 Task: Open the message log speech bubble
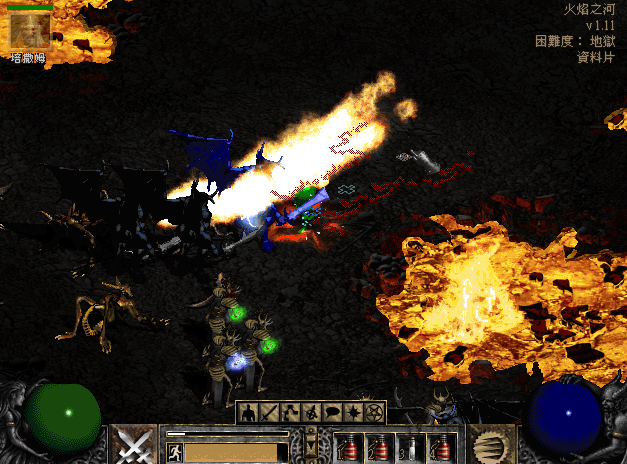pyautogui.click(x=333, y=412)
